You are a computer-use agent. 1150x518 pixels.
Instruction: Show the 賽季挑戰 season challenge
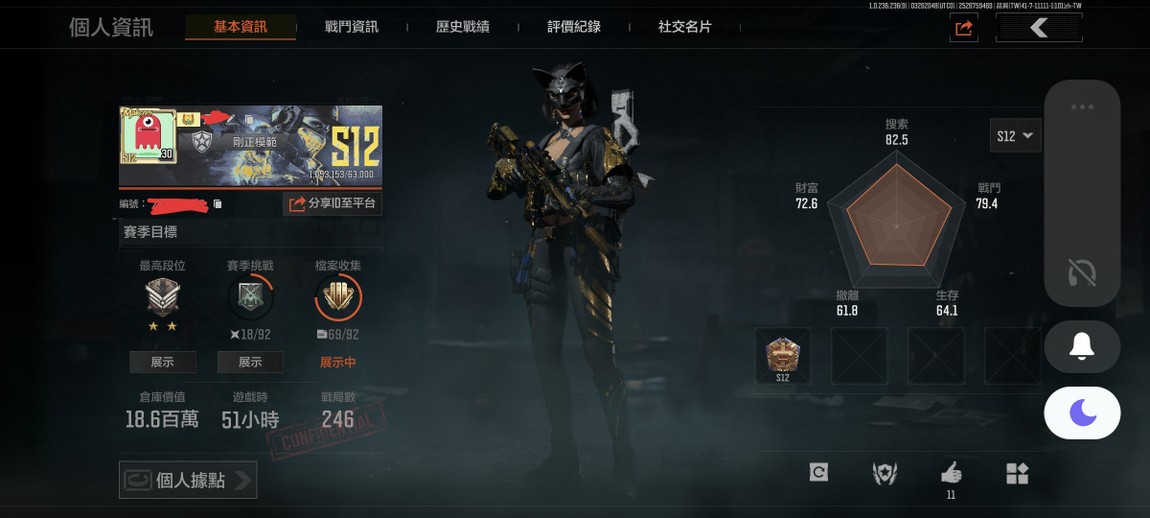[250, 362]
